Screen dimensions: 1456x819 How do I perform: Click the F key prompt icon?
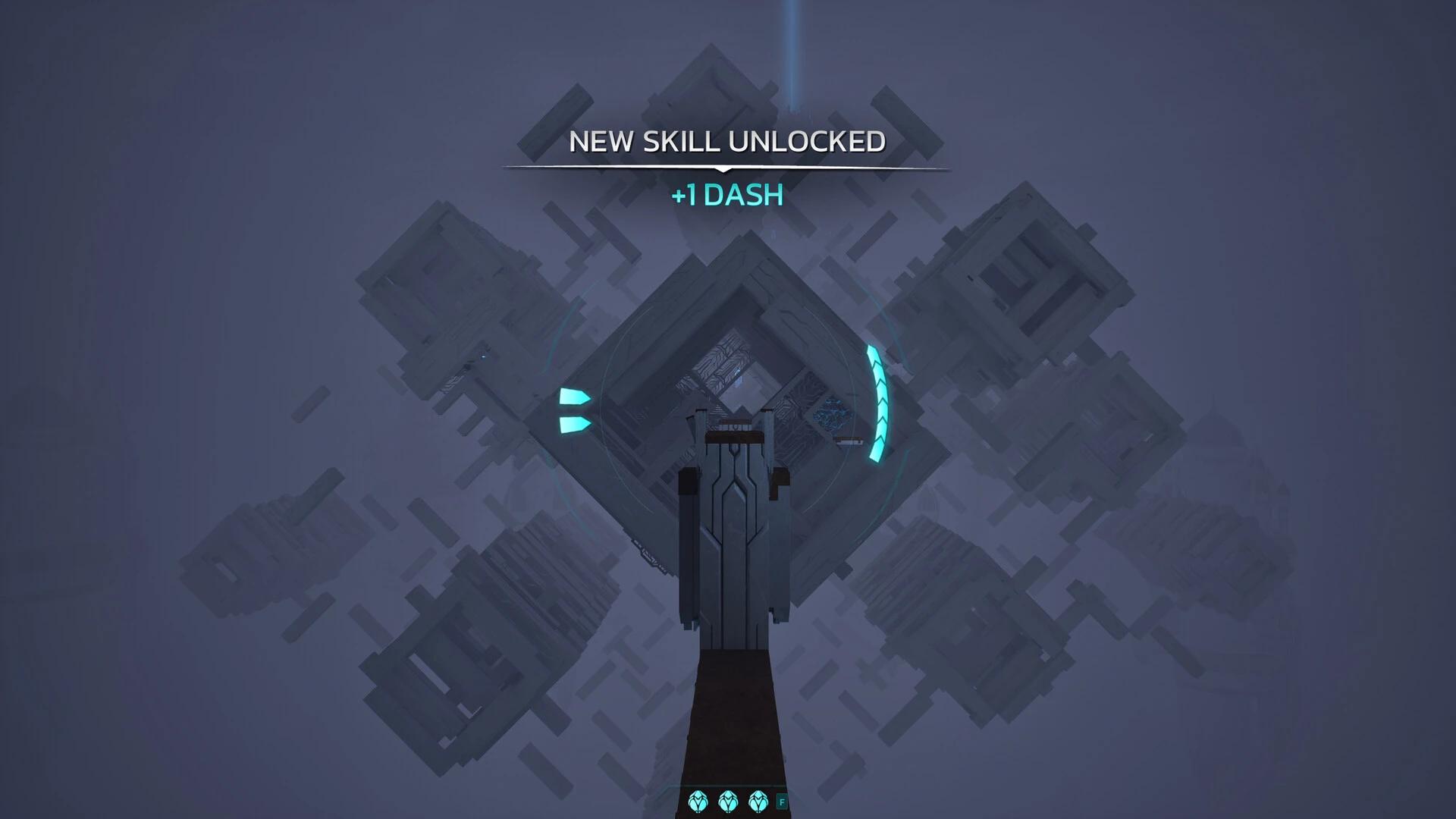[783, 802]
